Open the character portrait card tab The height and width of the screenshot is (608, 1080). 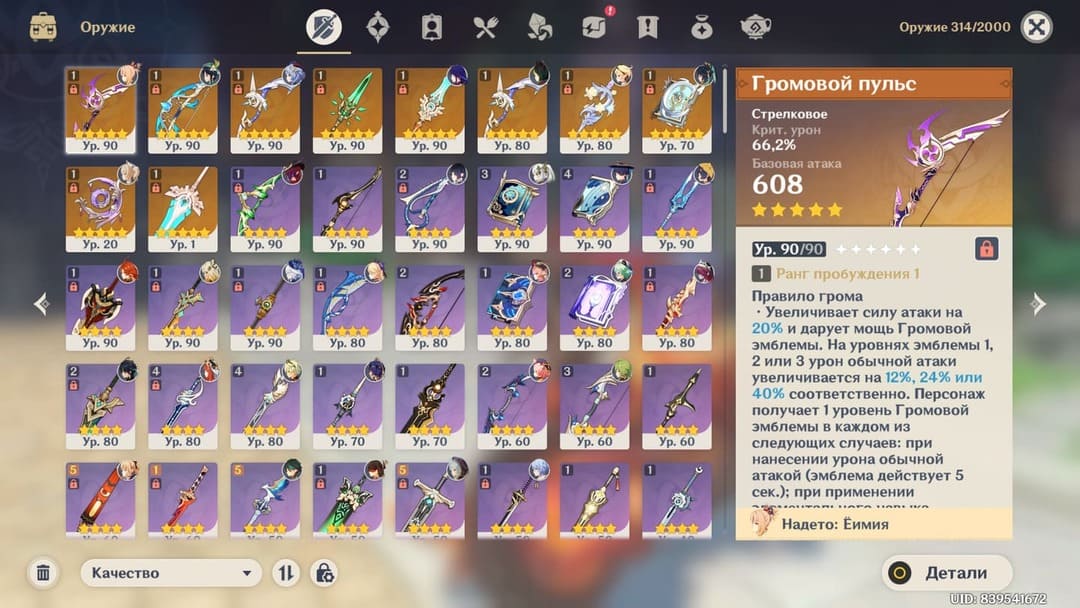(432, 27)
